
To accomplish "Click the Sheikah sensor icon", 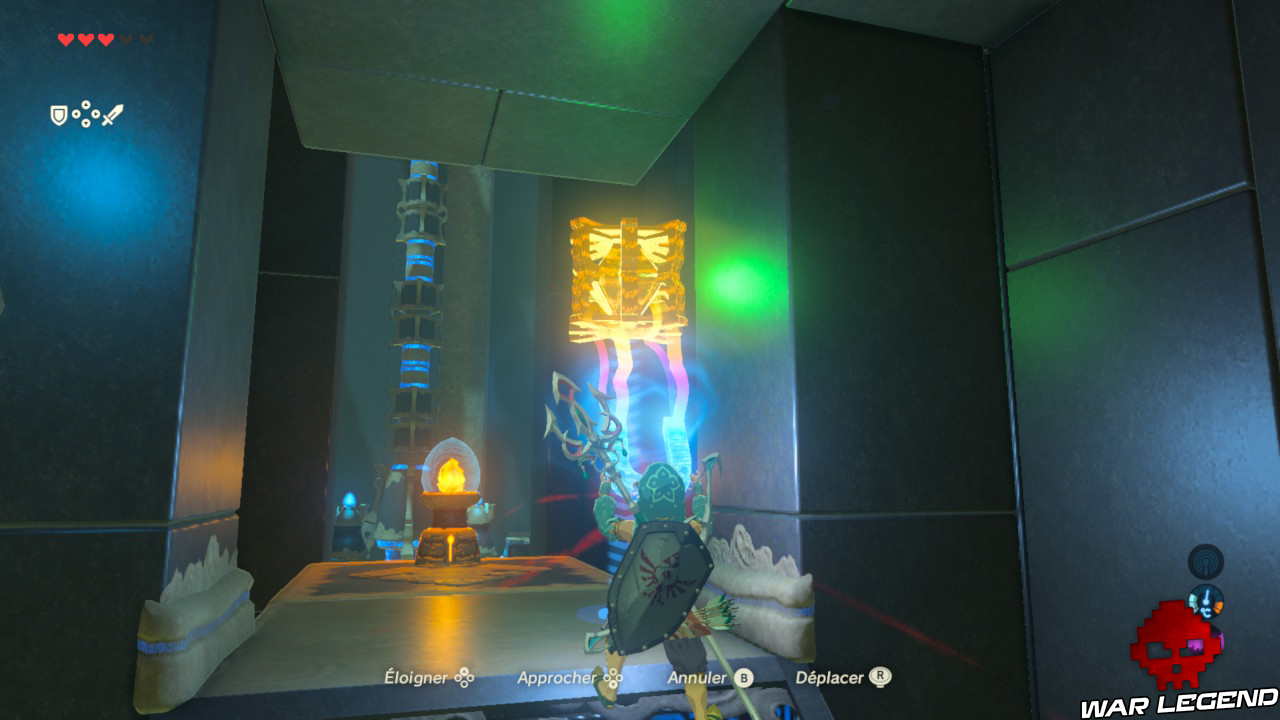I will pos(1206,561).
